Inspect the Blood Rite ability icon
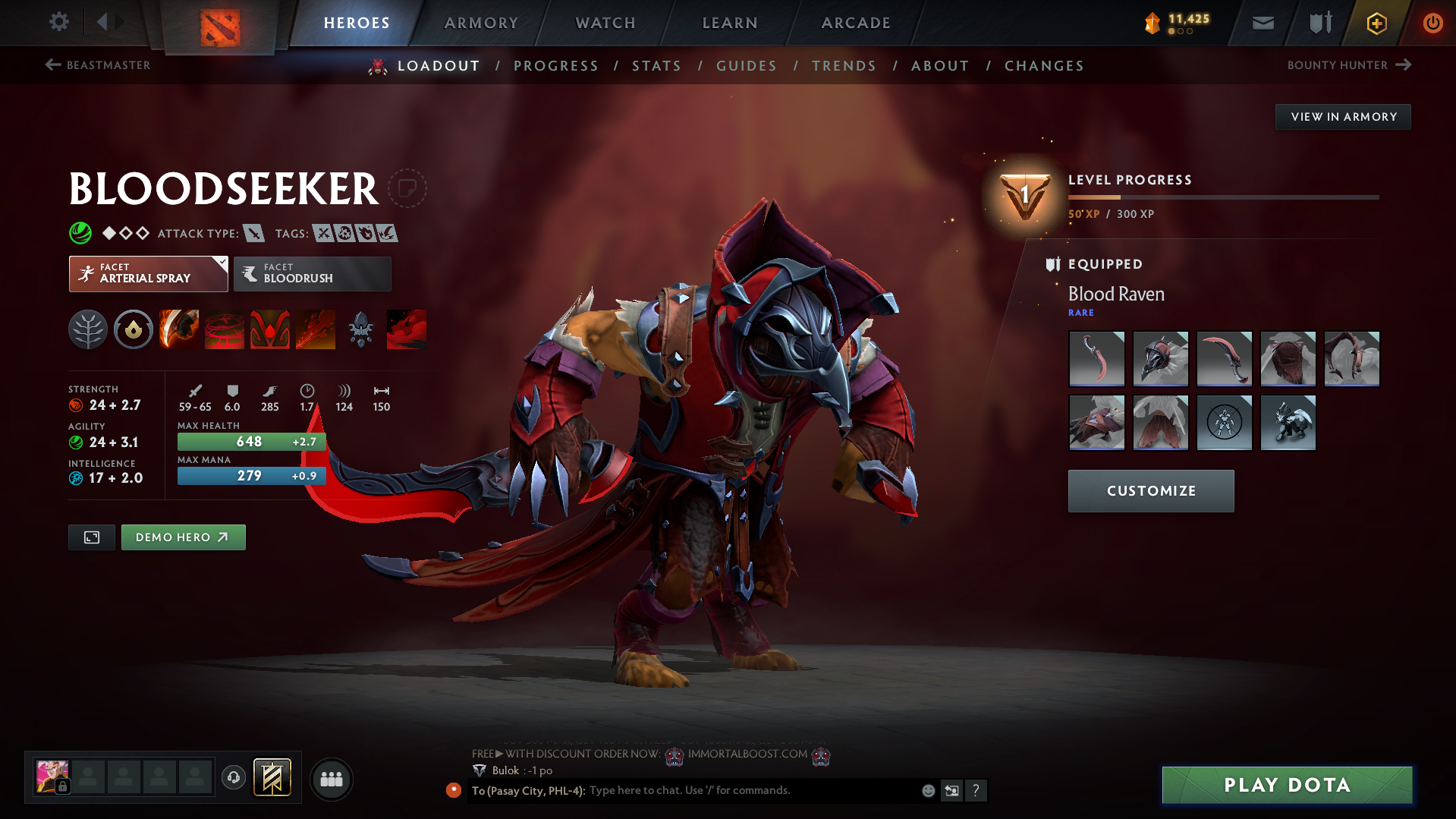Viewport: 1456px width, 819px height. [x=225, y=329]
